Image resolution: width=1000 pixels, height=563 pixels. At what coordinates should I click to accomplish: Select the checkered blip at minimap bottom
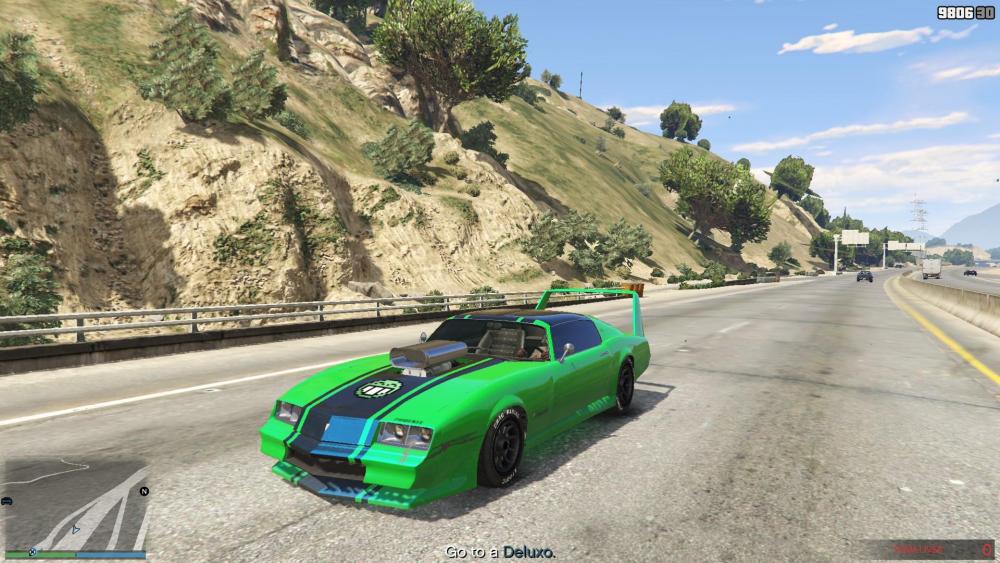click(34, 550)
